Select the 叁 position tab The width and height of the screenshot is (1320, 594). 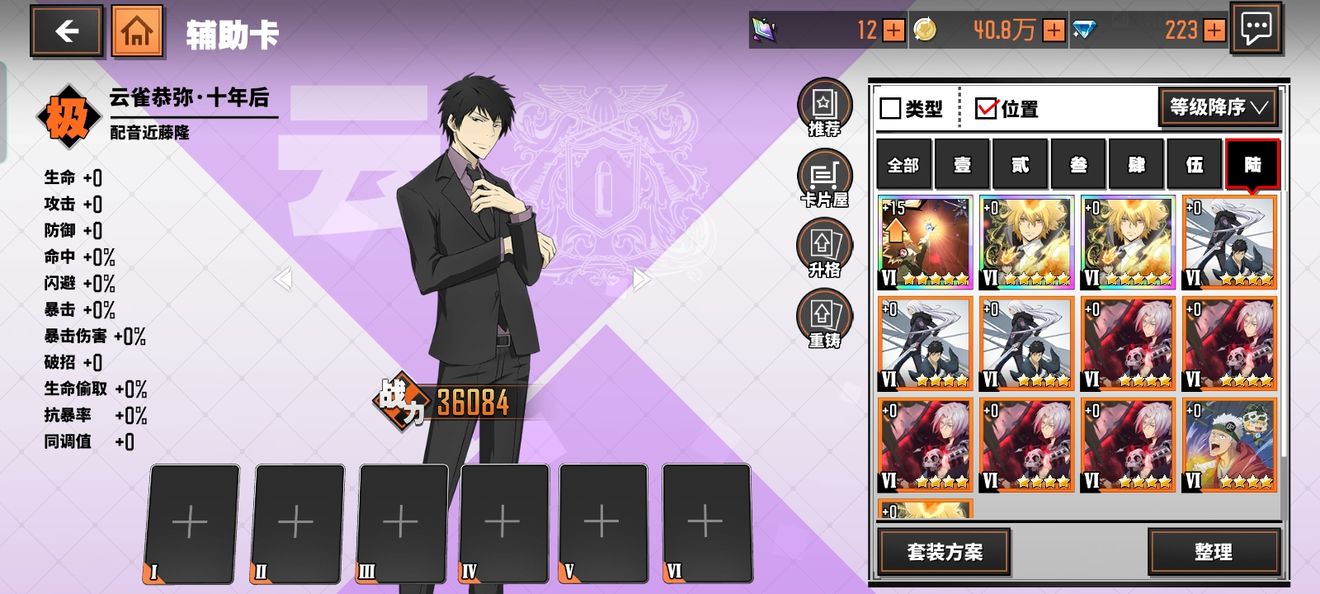pyautogui.click(x=1078, y=165)
